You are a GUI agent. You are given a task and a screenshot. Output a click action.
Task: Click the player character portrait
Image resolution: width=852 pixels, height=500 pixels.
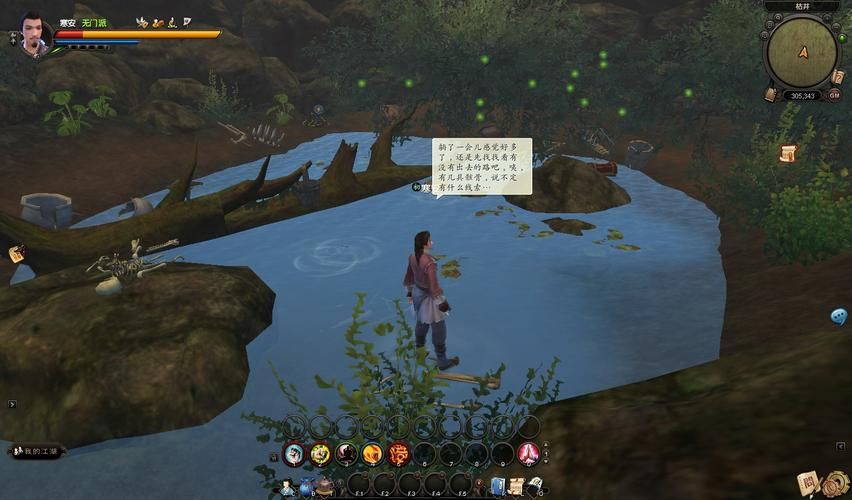pos(37,33)
